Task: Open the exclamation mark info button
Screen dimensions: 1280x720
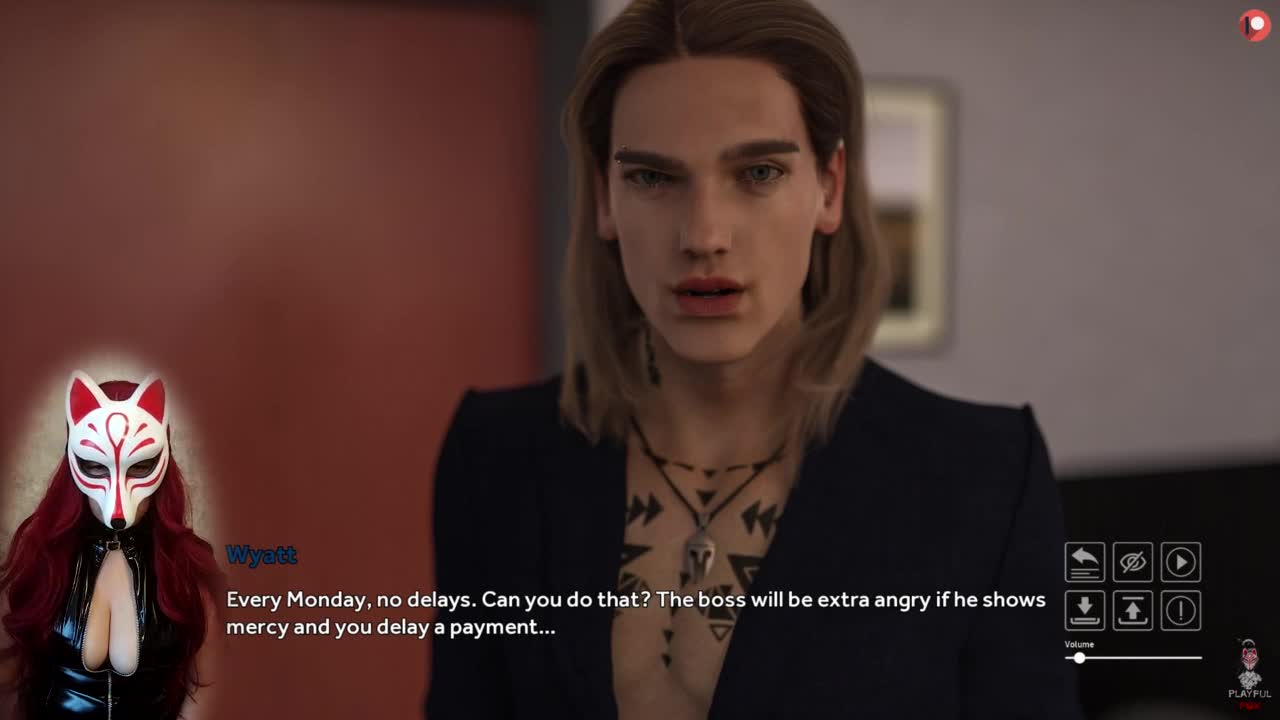Action: pos(1181,610)
